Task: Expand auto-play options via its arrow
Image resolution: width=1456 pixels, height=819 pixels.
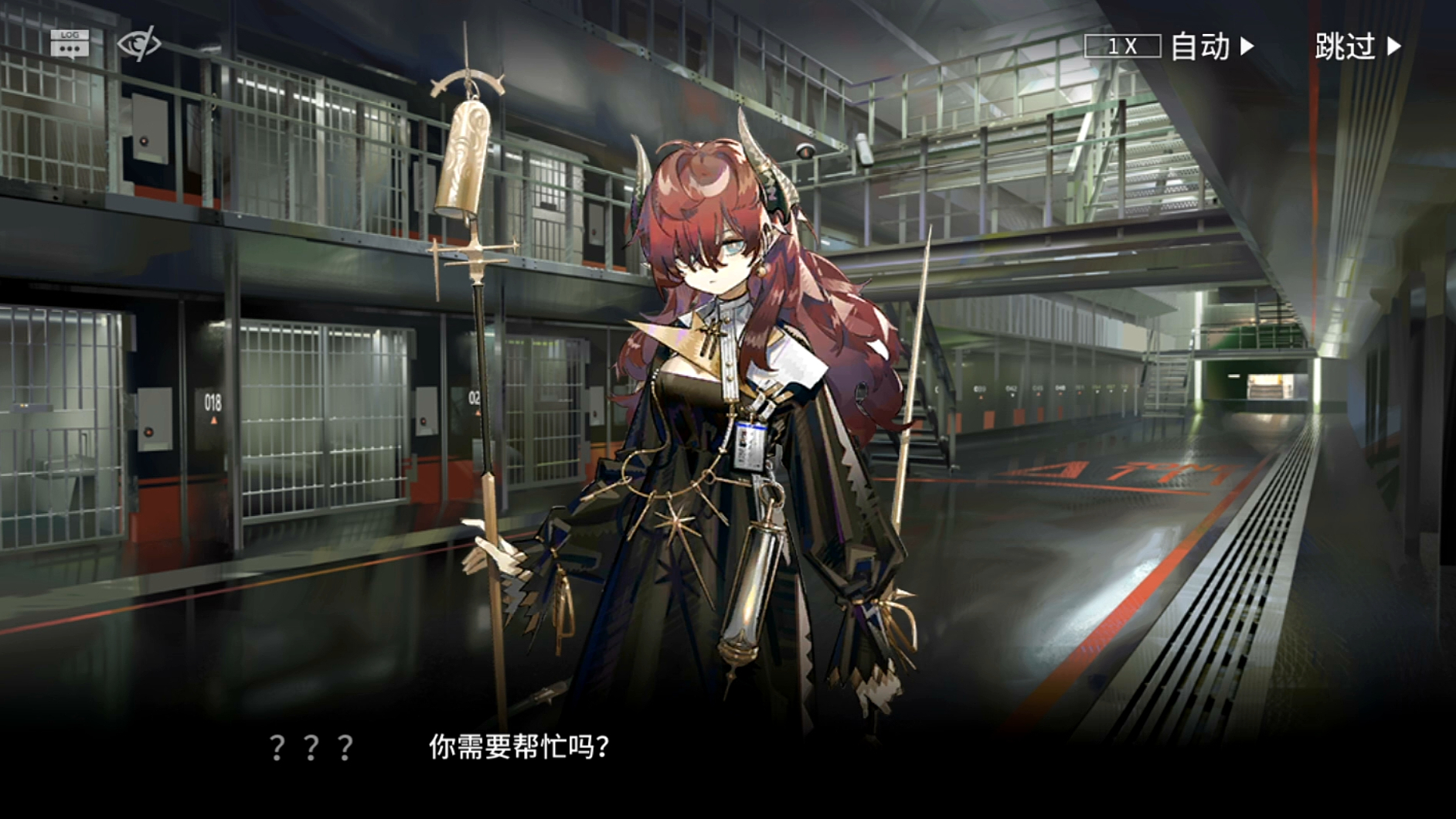Action: pyautogui.click(x=1249, y=48)
